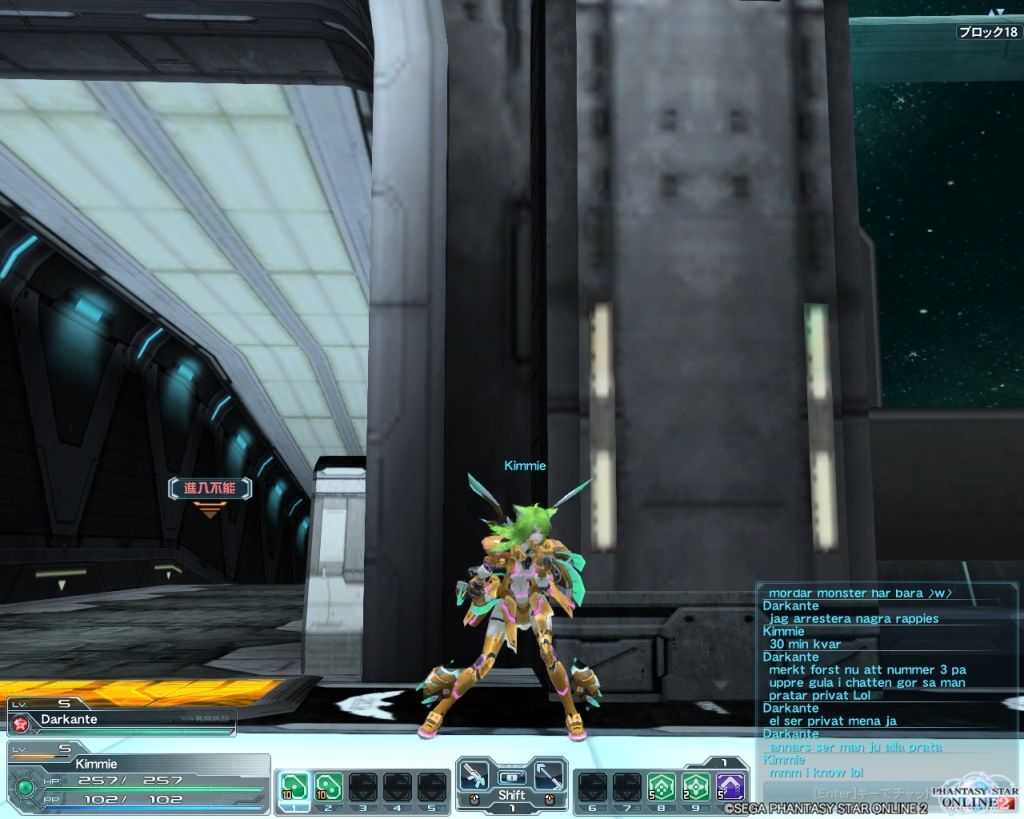Activate the green skill in slot 8
This screenshot has width=1024, height=819.
click(660, 786)
